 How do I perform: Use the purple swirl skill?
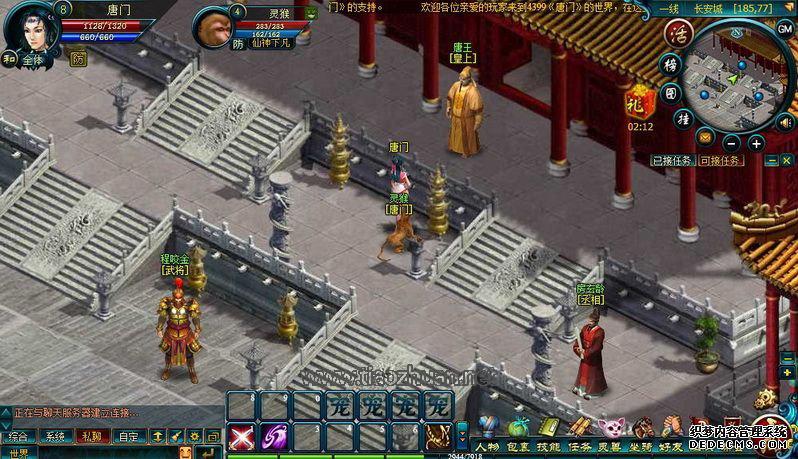(273, 436)
